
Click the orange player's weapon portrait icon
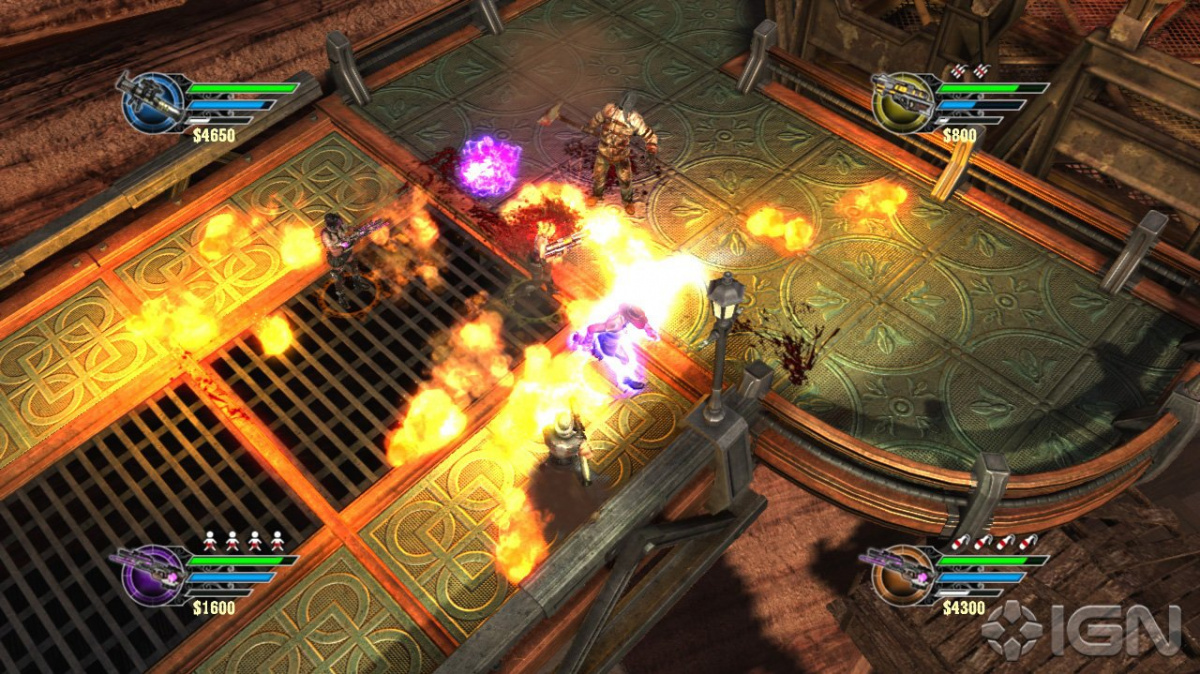pyautogui.click(x=899, y=575)
